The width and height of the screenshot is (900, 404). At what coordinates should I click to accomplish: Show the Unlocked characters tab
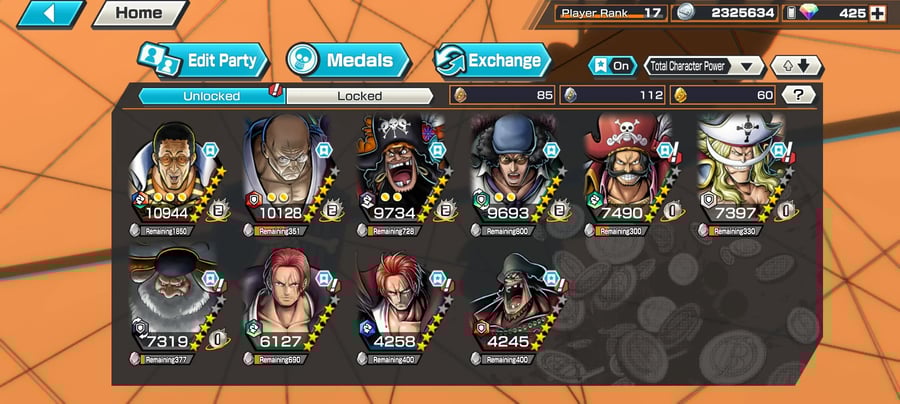pyautogui.click(x=211, y=96)
